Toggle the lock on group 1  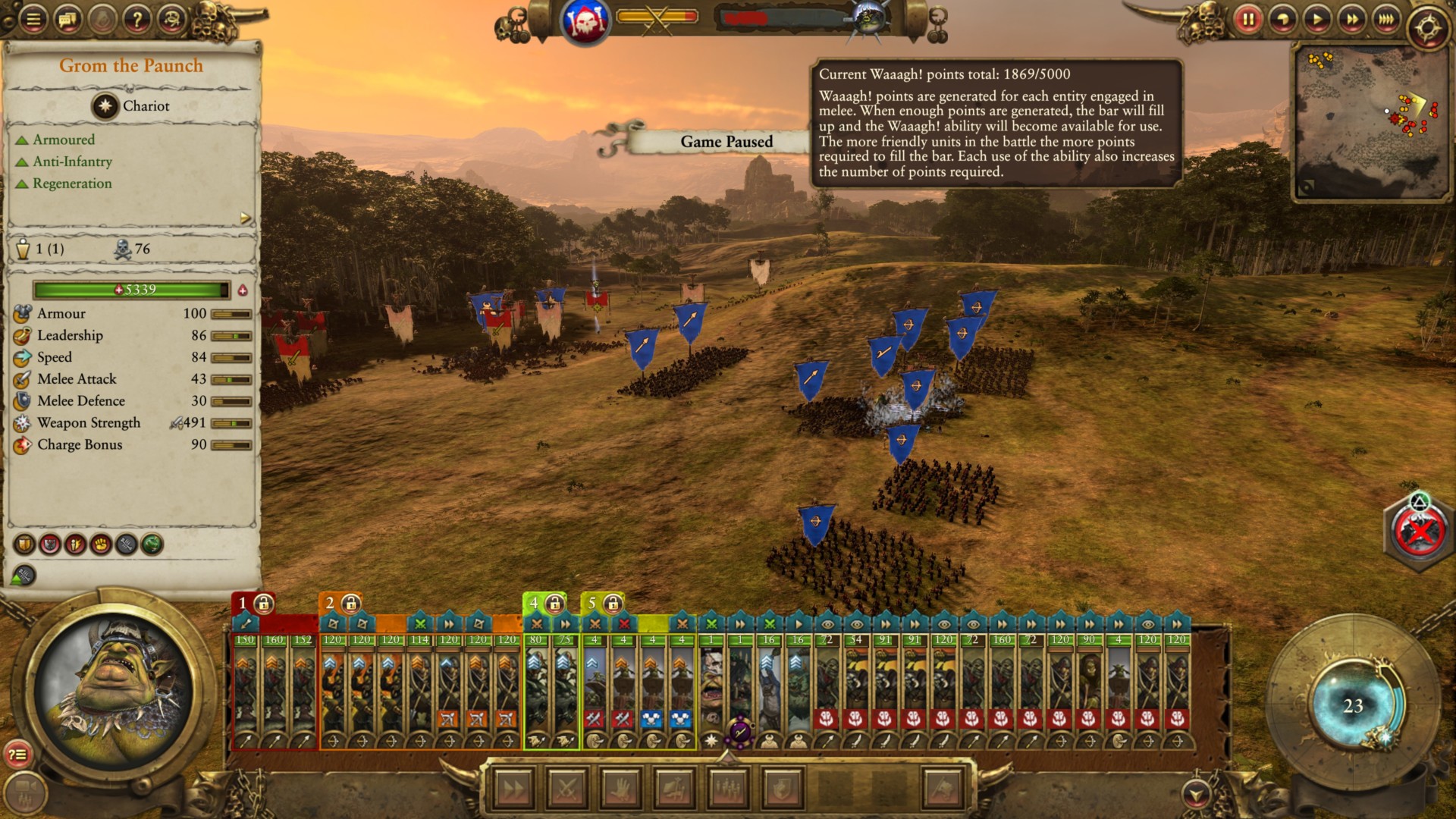click(263, 604)
